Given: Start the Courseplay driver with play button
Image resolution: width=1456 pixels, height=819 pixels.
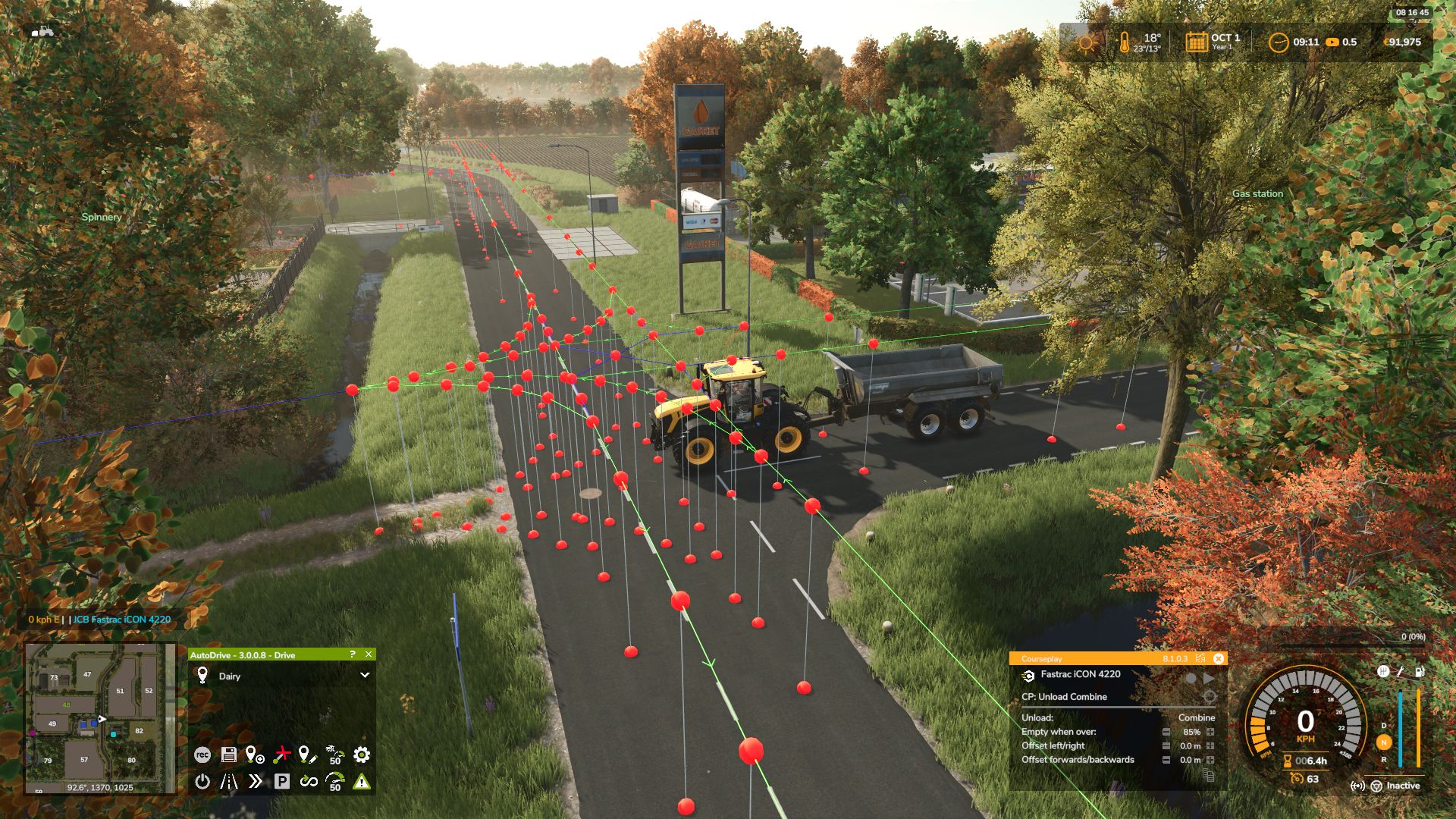Looking at the screenshot, I should pyautogui.click(x=1209, y=678).
